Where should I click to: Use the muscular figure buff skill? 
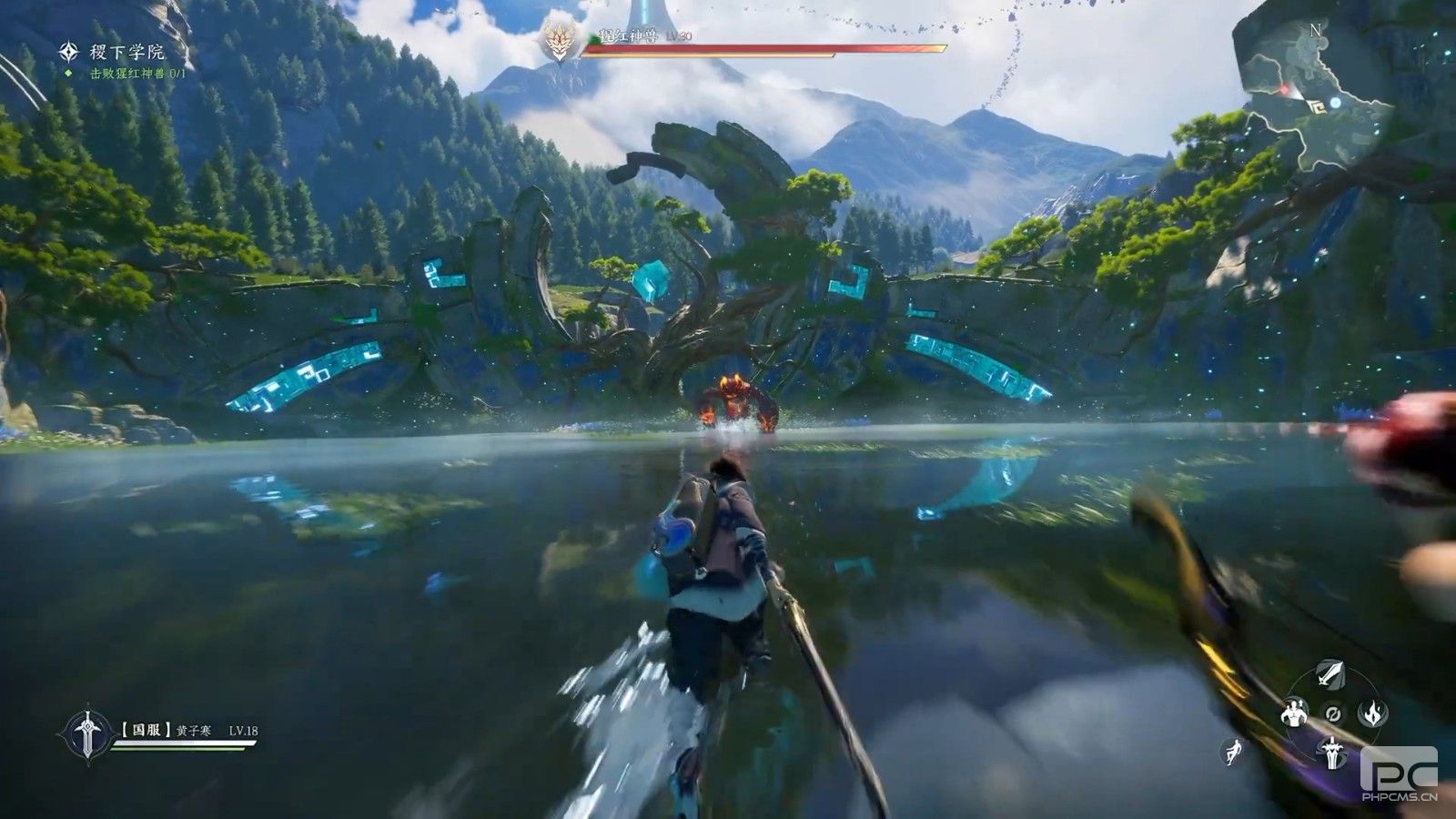pos(1294,713)
